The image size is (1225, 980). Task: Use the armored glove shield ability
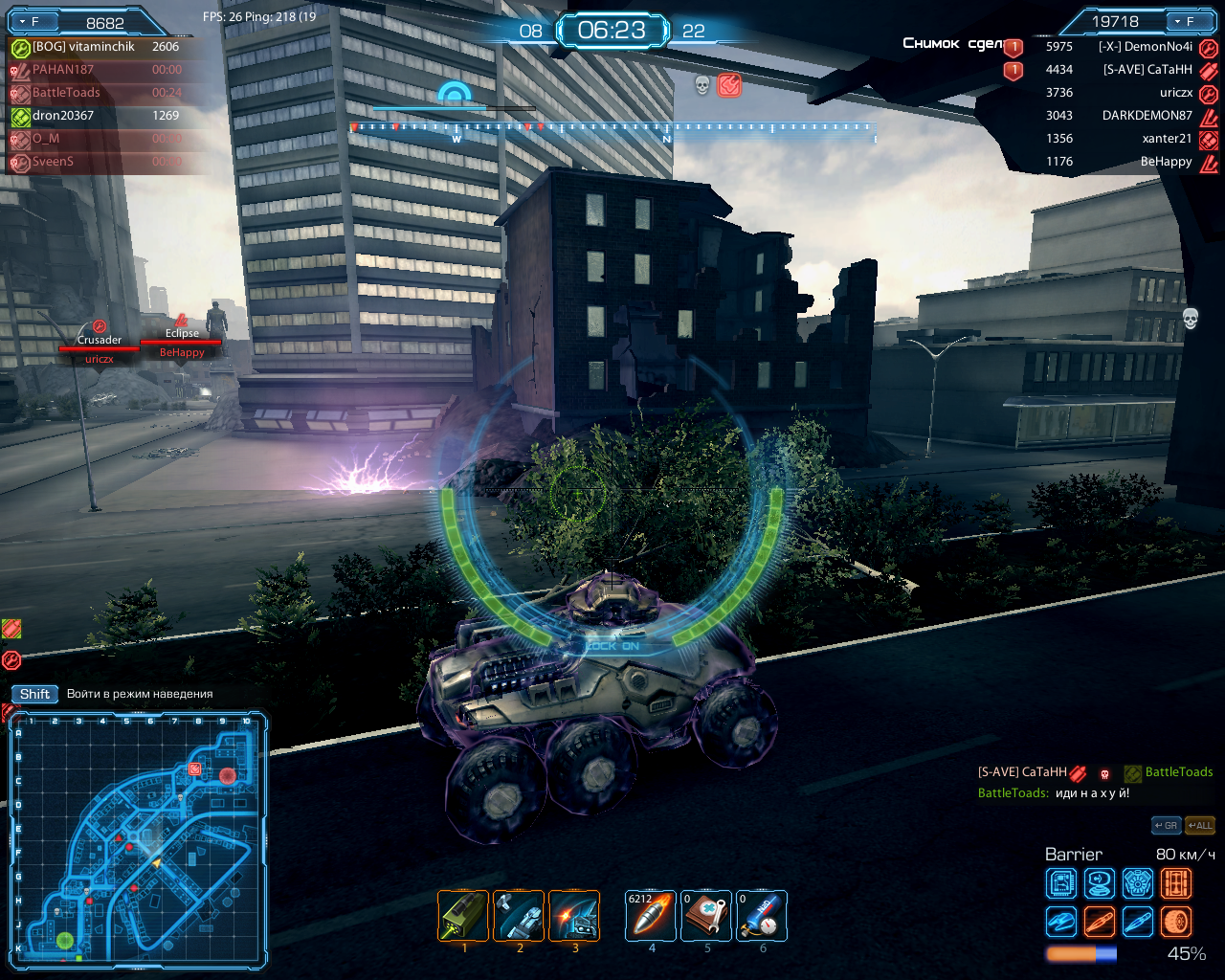[x=519, y=916]
